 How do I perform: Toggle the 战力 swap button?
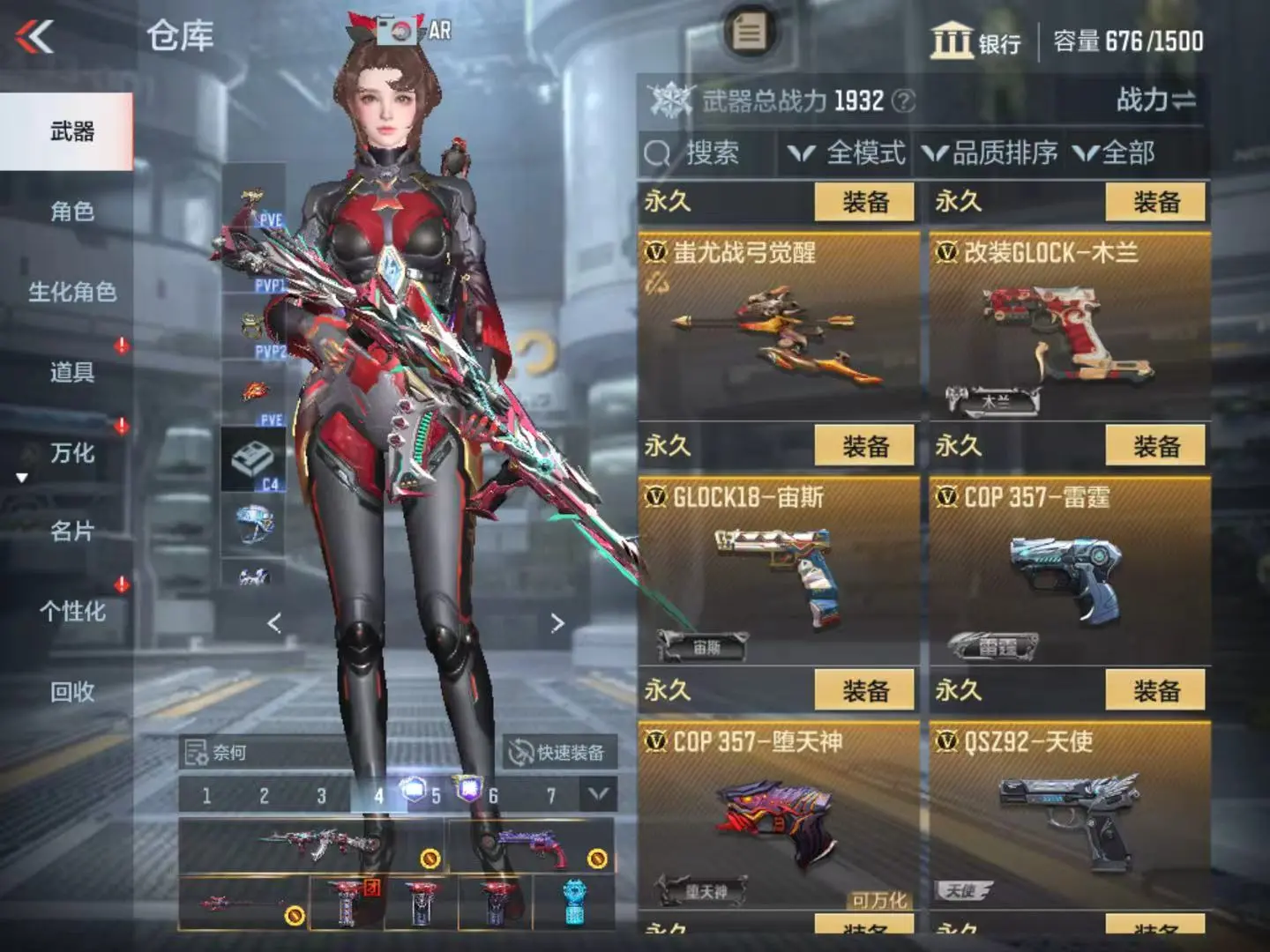(x=1156, y=100)
